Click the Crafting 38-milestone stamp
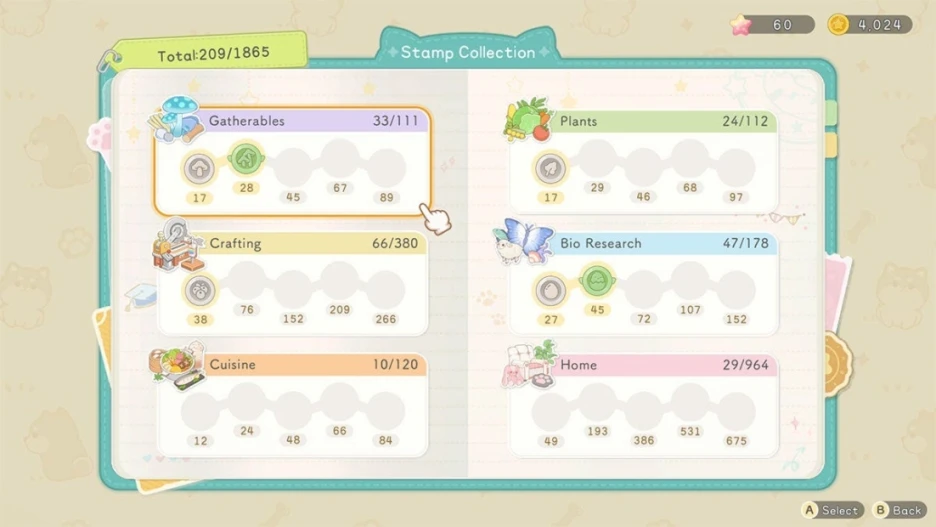 pyautogui.click(x=200, y=290)
